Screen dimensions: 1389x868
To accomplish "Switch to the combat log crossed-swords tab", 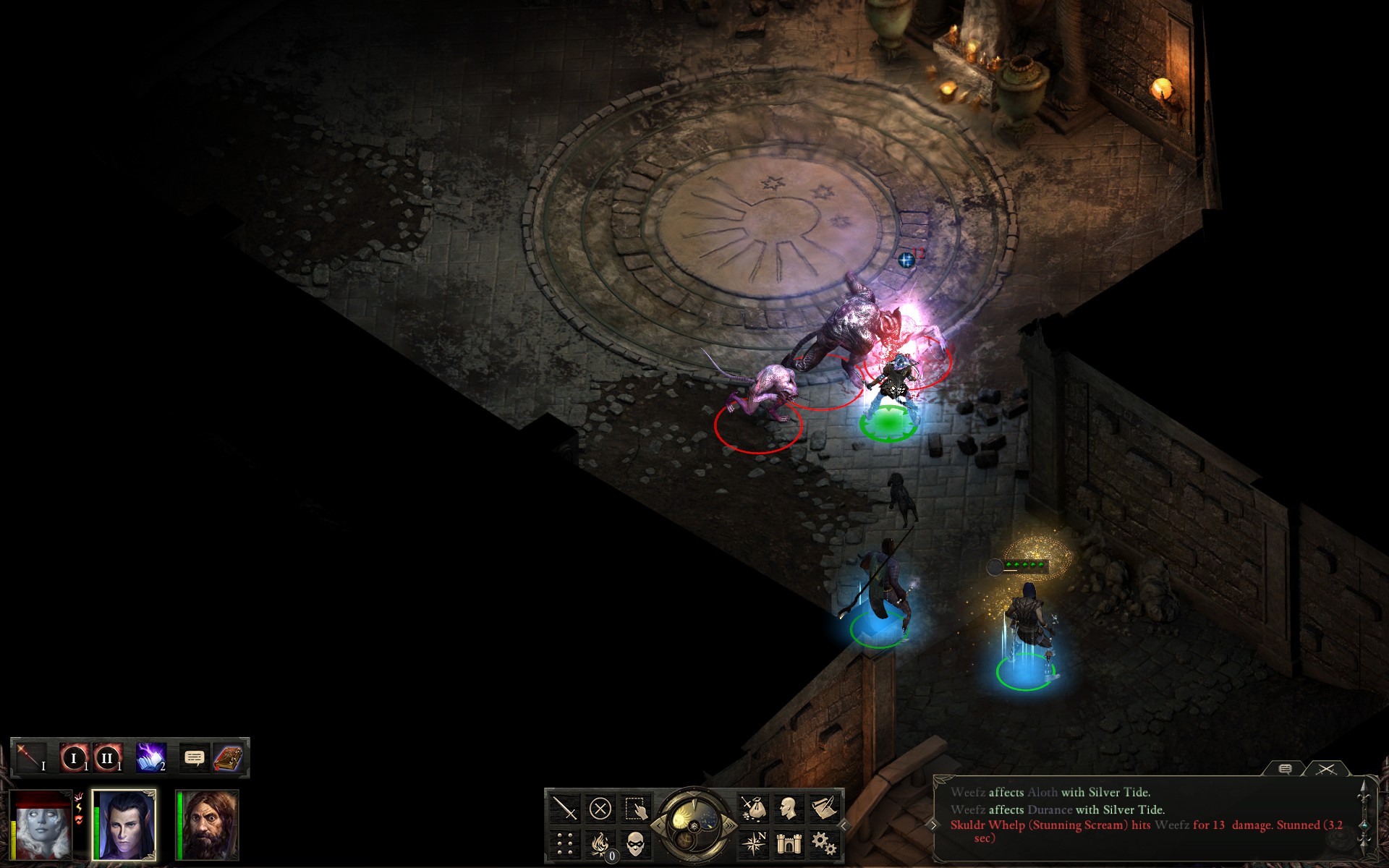I will point(1326,770).
